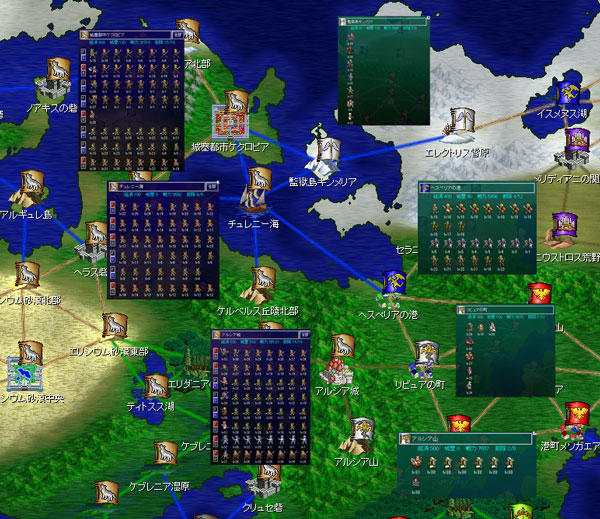Image resolution: width=600 pixels, height=519 pixels.
Task: Close the アルシア城 unit list panel
Action: pos(305,334)
